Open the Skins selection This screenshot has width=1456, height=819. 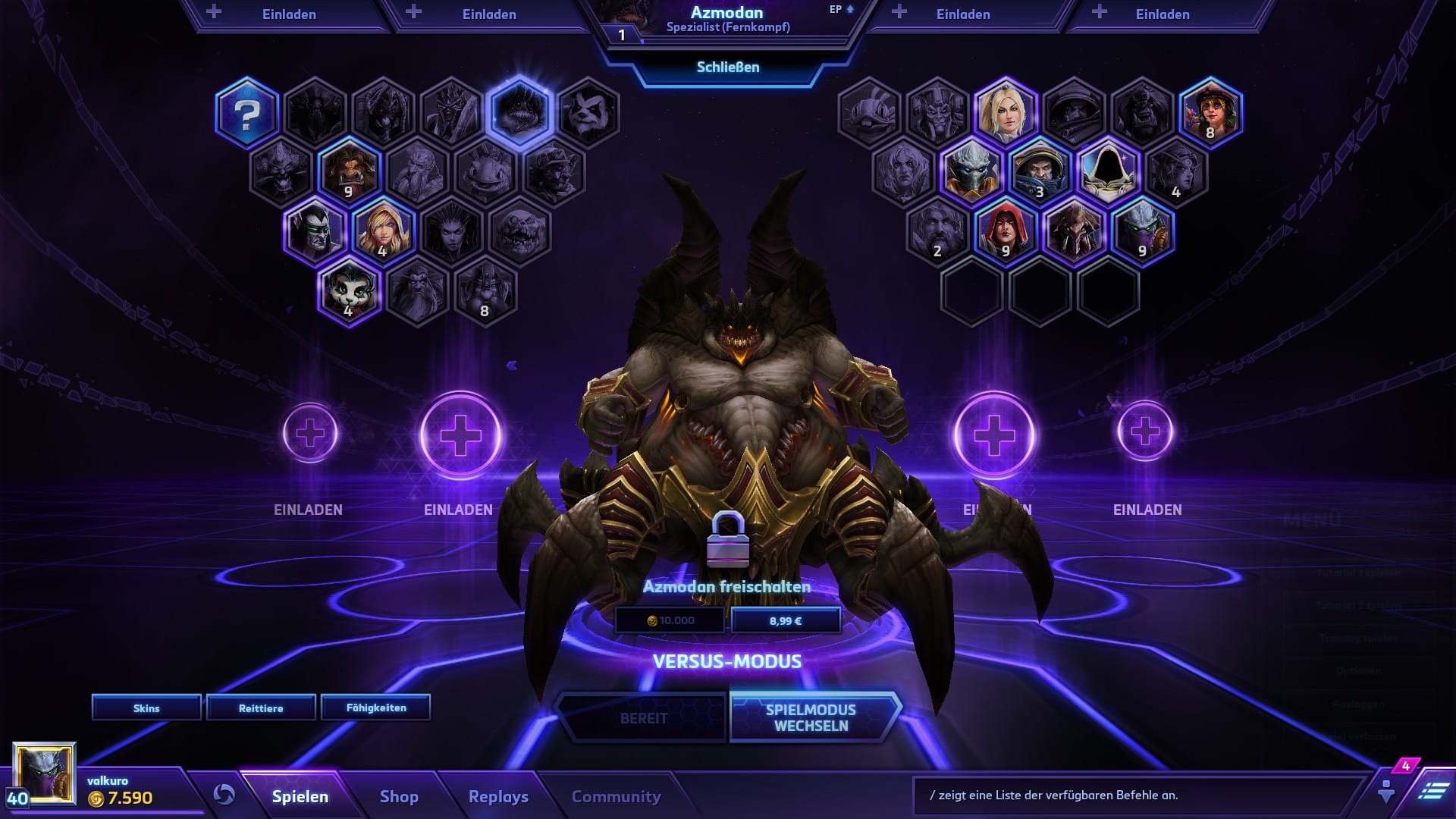[x=146, y=708]
